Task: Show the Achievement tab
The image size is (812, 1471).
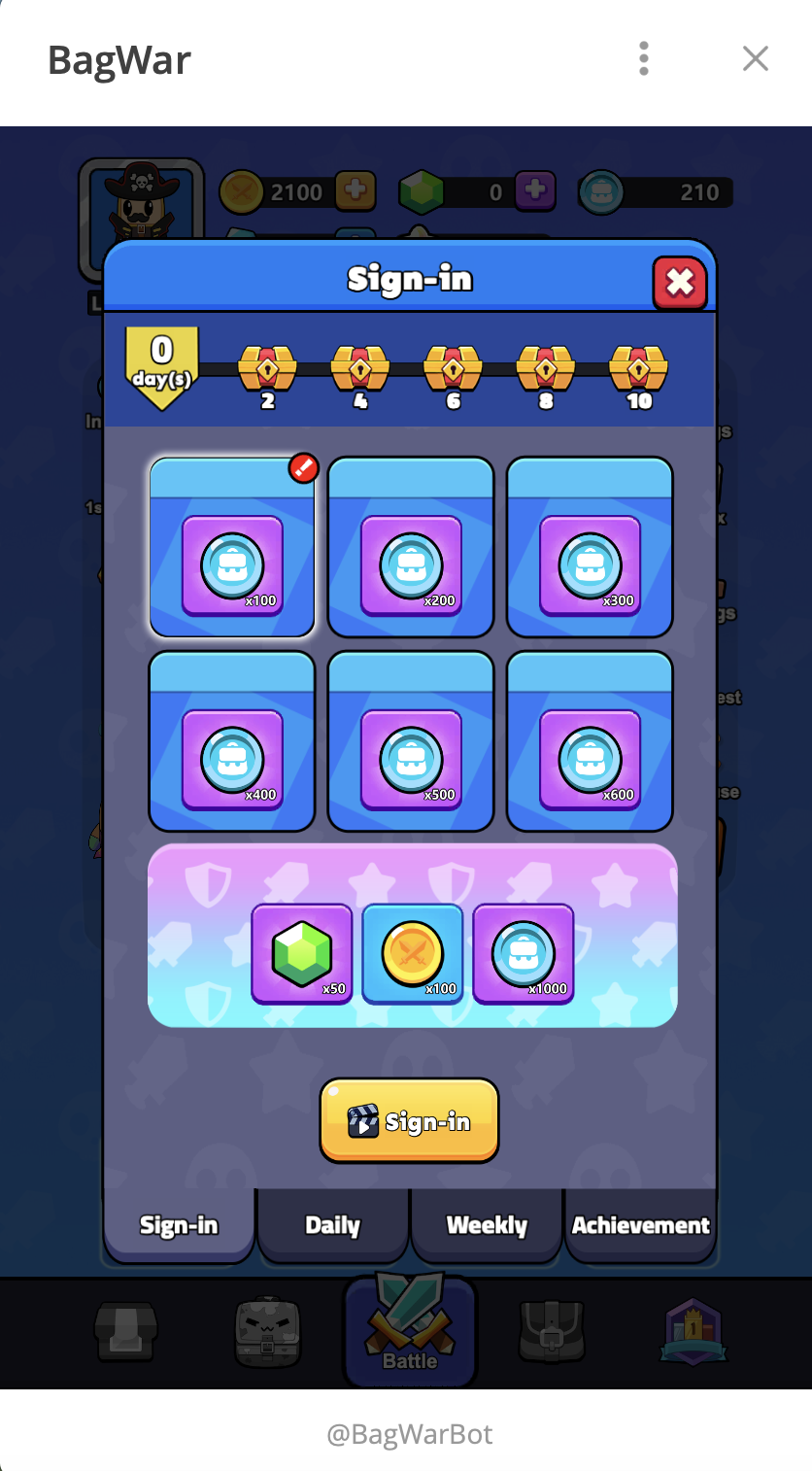Action: coord(640,1225)
